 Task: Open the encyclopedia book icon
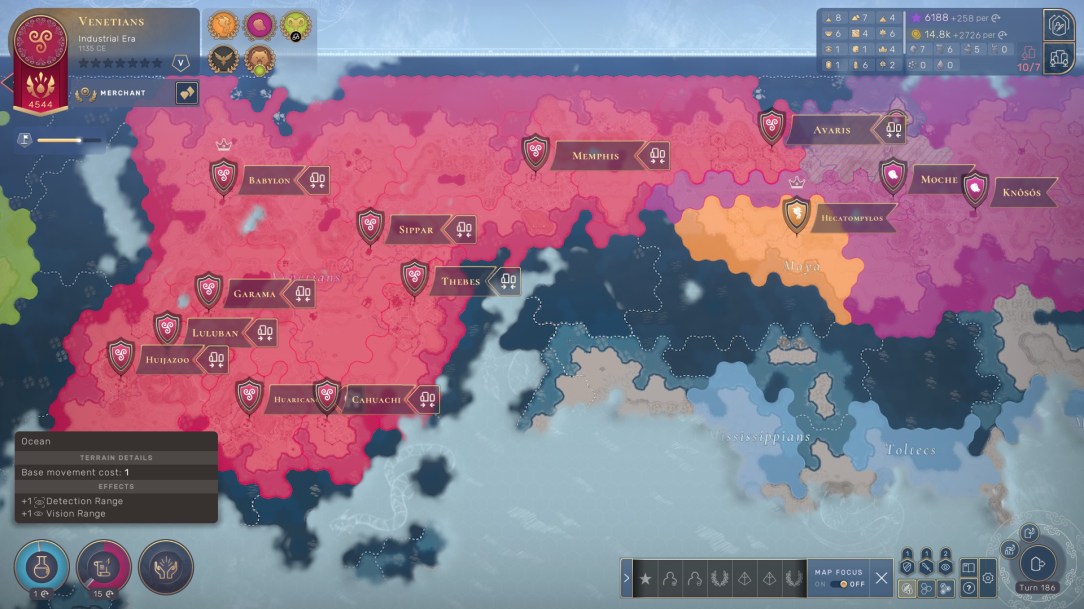pos(968,567)
